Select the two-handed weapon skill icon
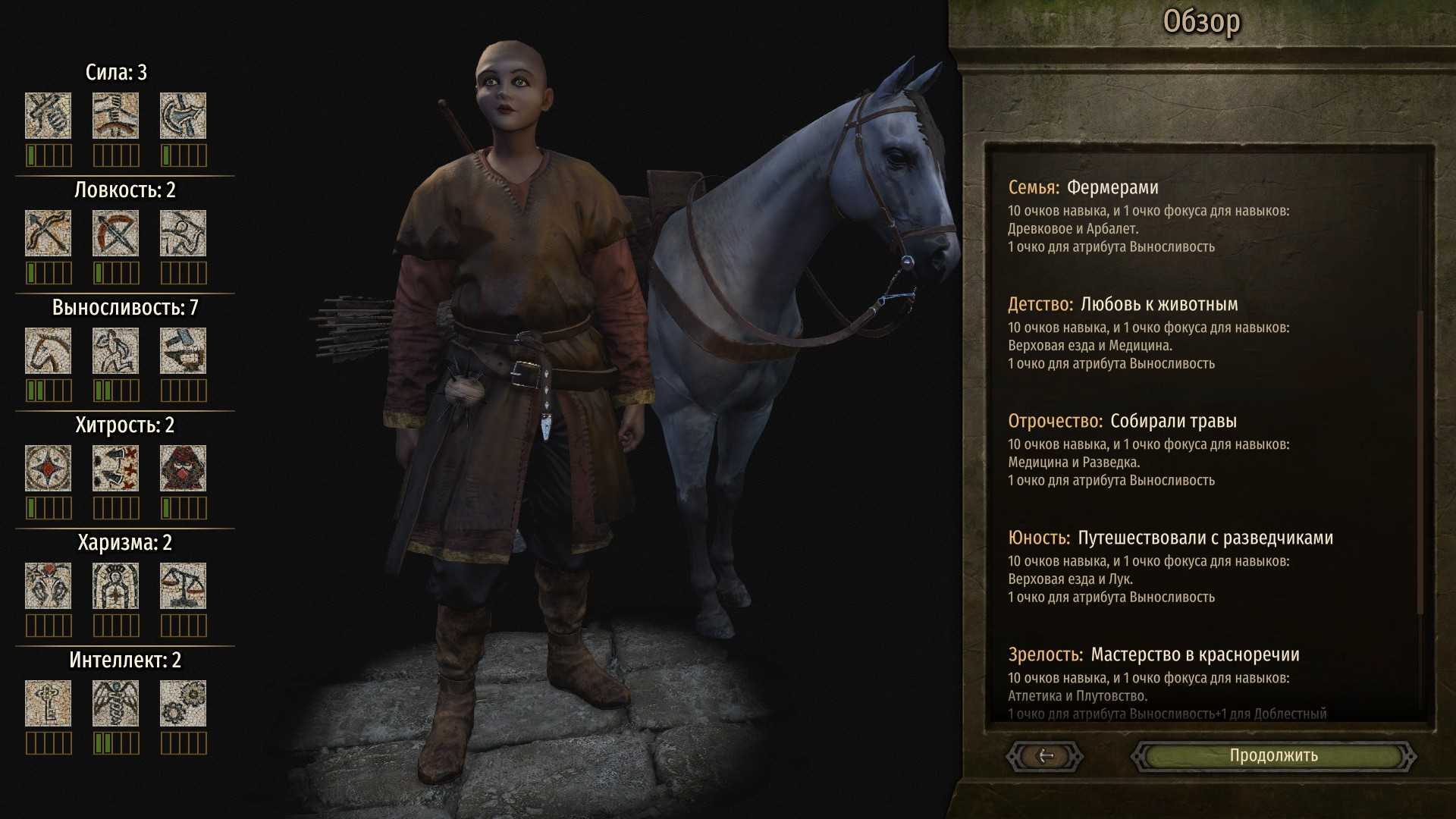The width and height of the screenshot is (1456, 819). pos(115,116)
